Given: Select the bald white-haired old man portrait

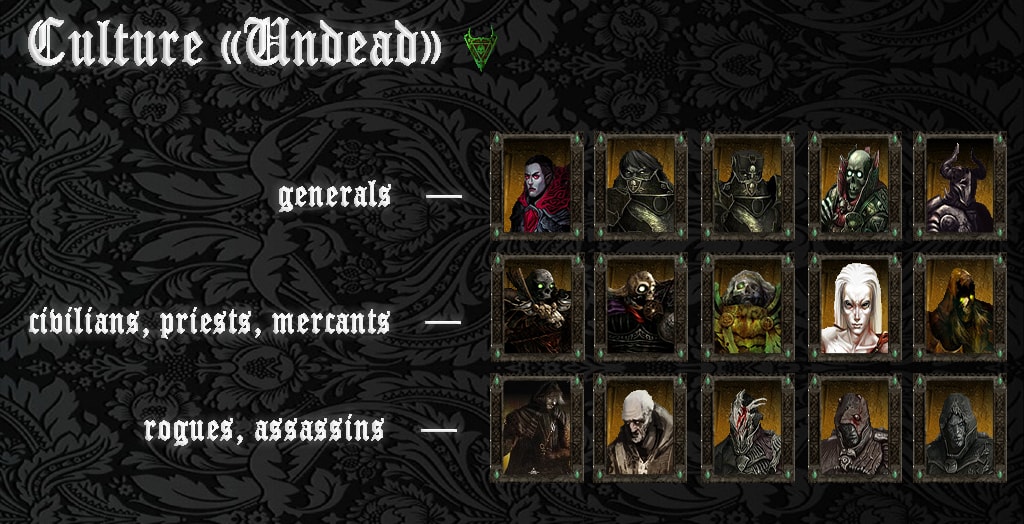Looking at the screenshot, I should [x=640, y=428].
